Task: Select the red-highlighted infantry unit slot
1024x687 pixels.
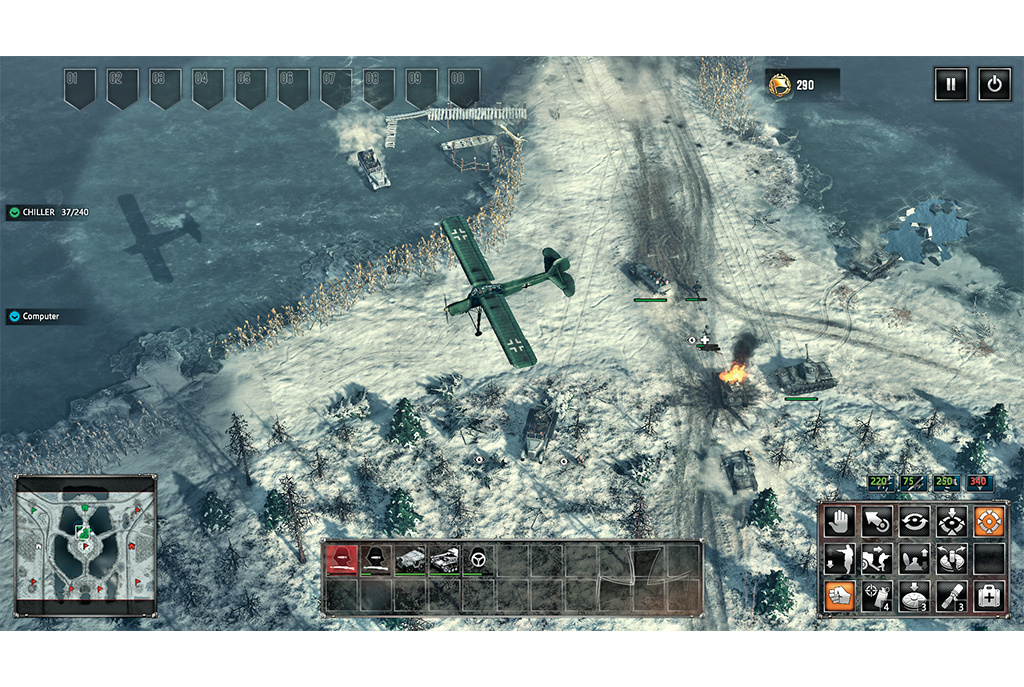Action: (342, 559)
